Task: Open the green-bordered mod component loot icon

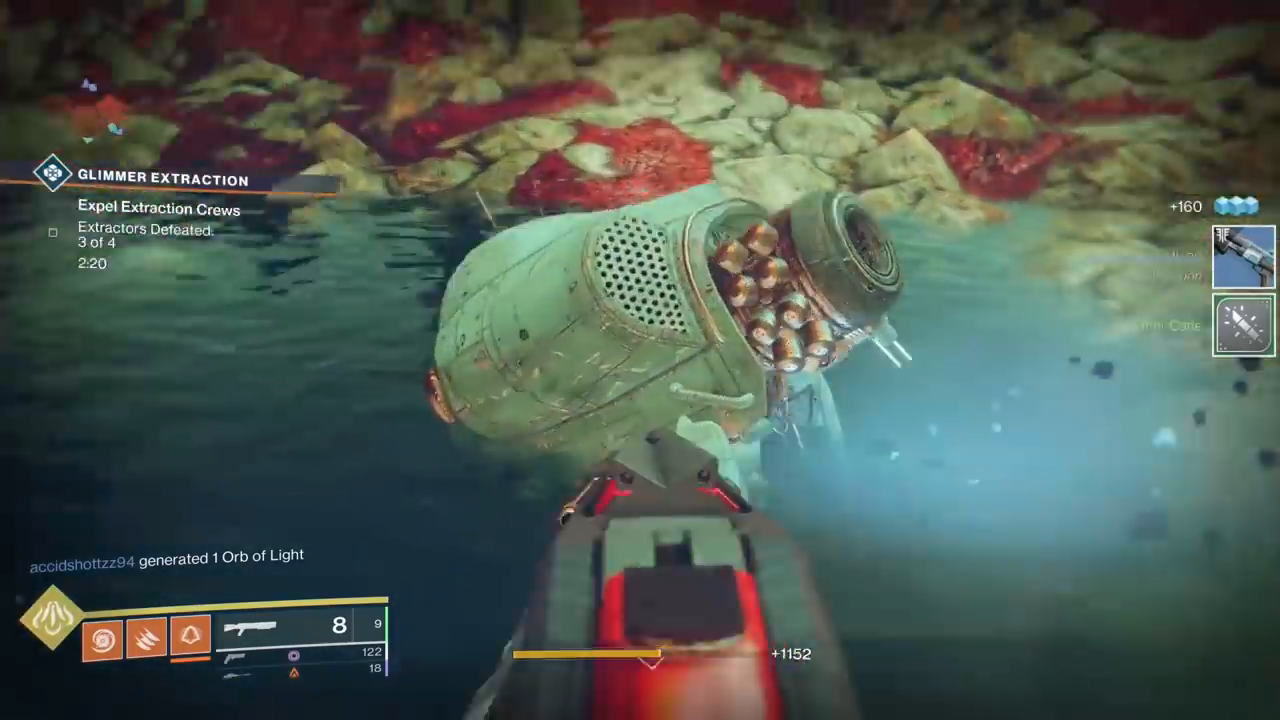Action: [1243, 324]
